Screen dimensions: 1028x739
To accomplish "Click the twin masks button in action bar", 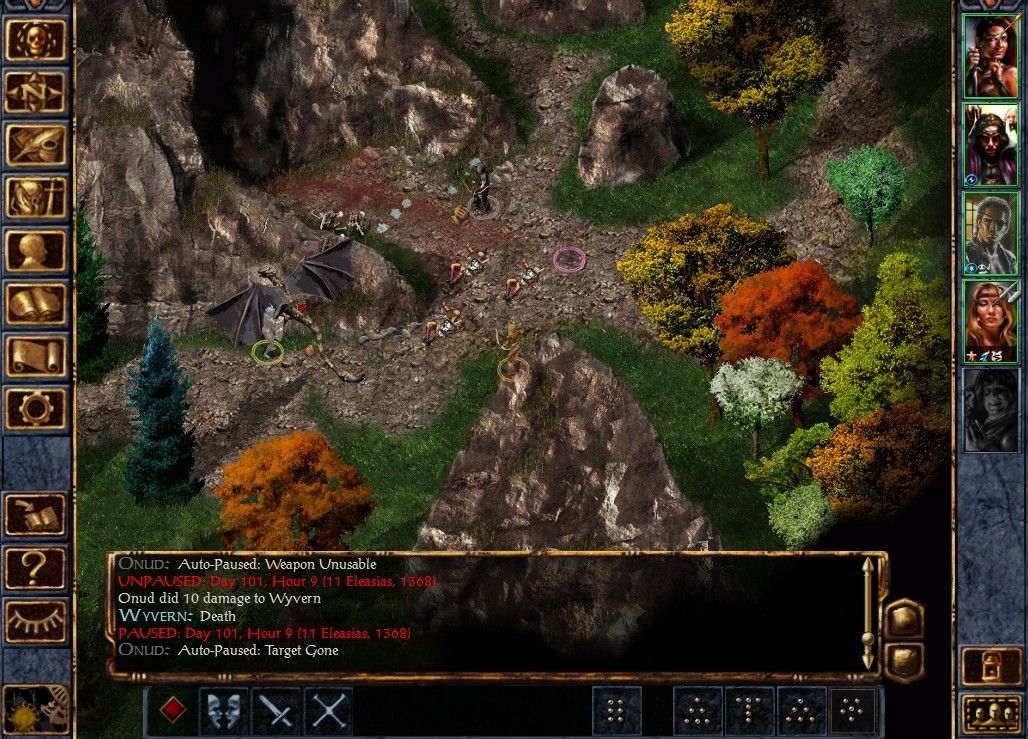I will point(224,711).
